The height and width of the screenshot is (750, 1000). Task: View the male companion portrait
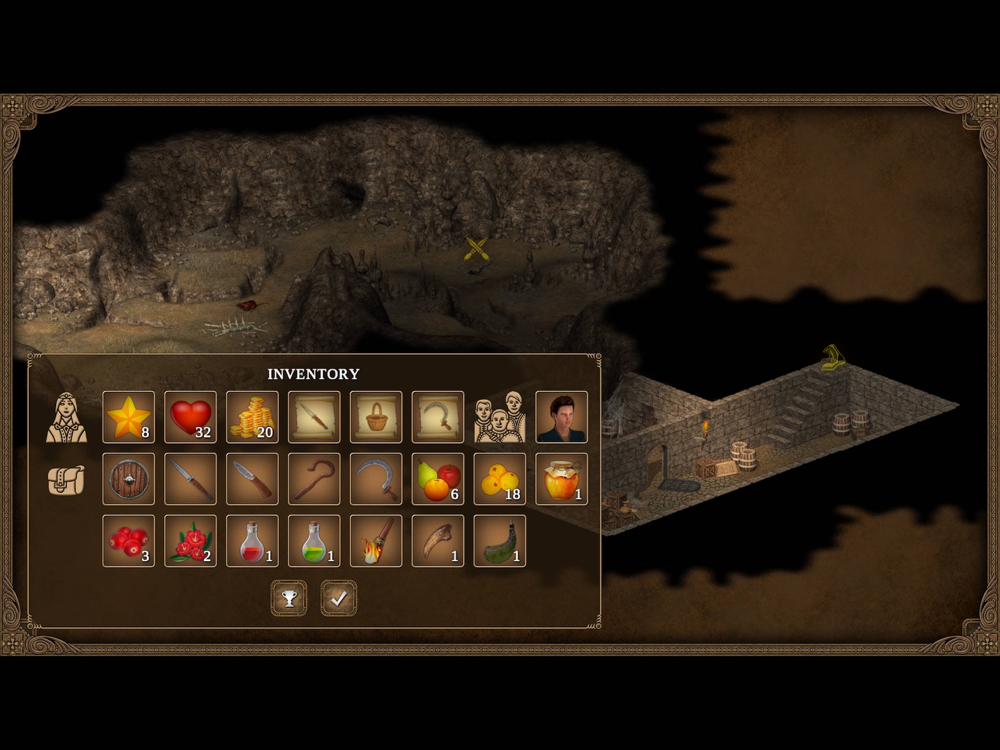tap(562, 417)
